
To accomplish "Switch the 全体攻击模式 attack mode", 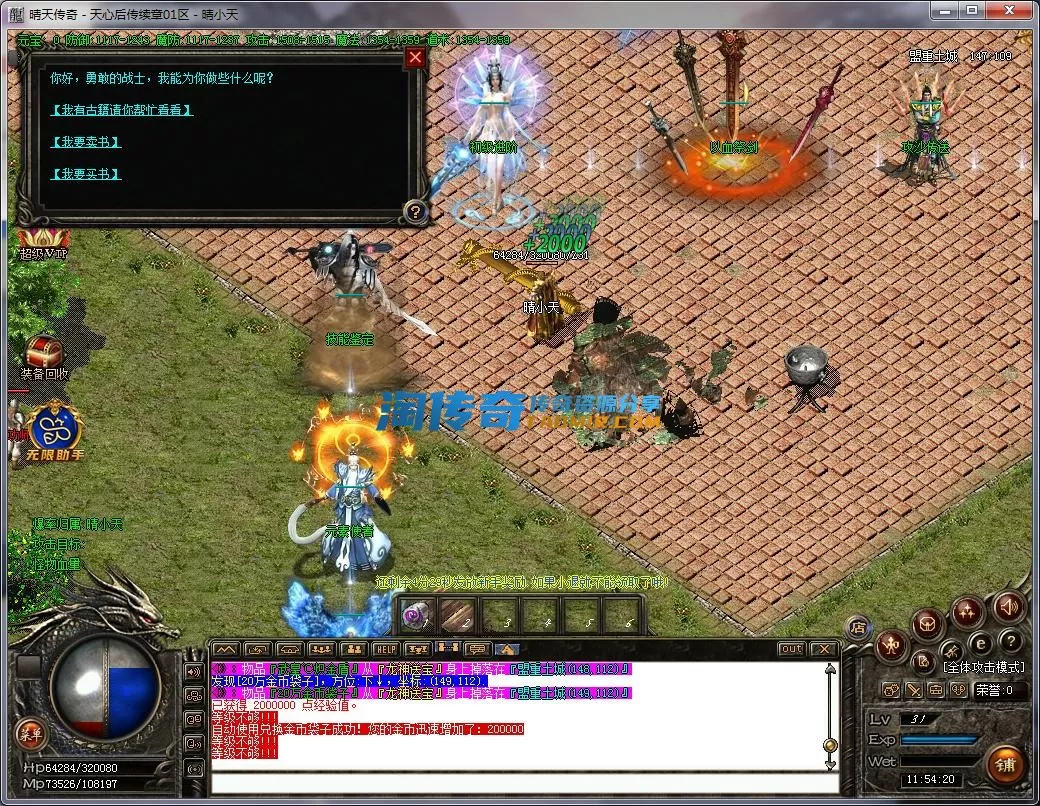I will 984,667.
